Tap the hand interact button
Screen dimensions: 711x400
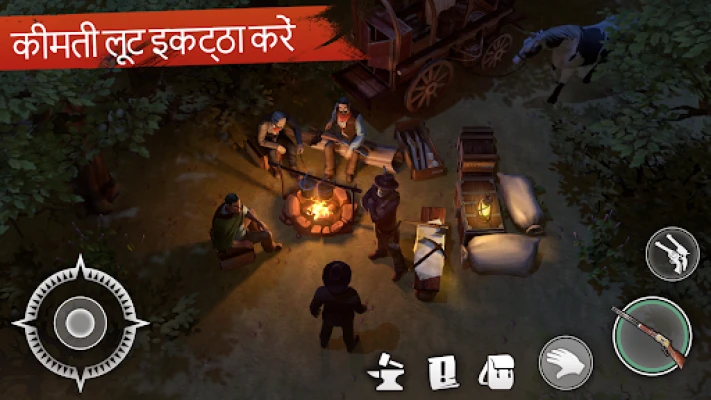pos(565,362)
